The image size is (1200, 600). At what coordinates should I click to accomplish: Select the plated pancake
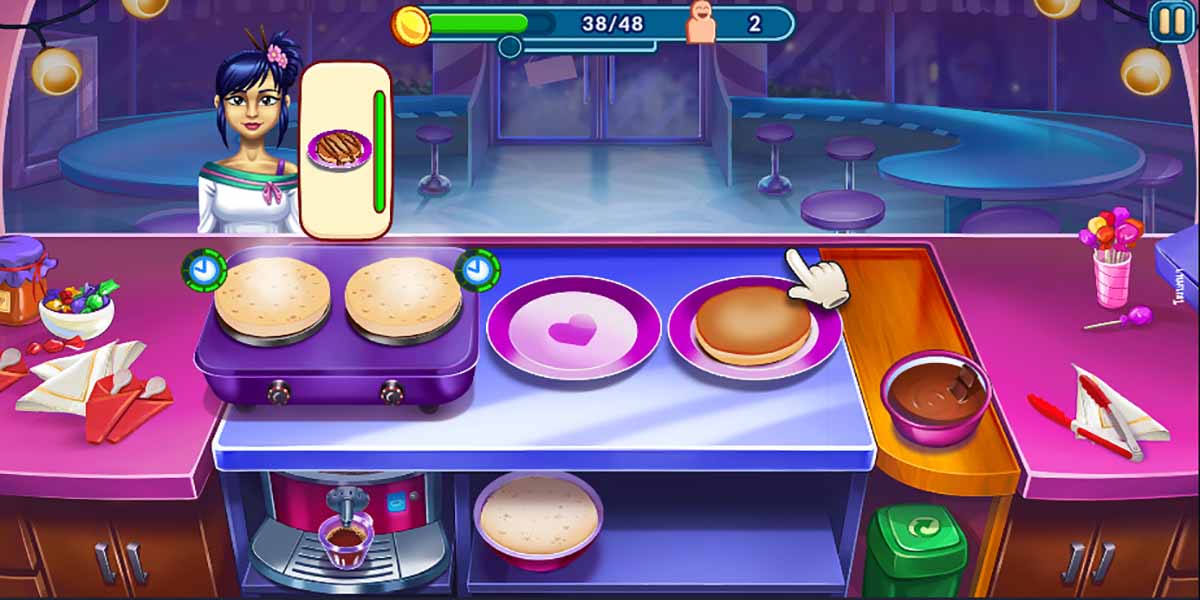753,325
